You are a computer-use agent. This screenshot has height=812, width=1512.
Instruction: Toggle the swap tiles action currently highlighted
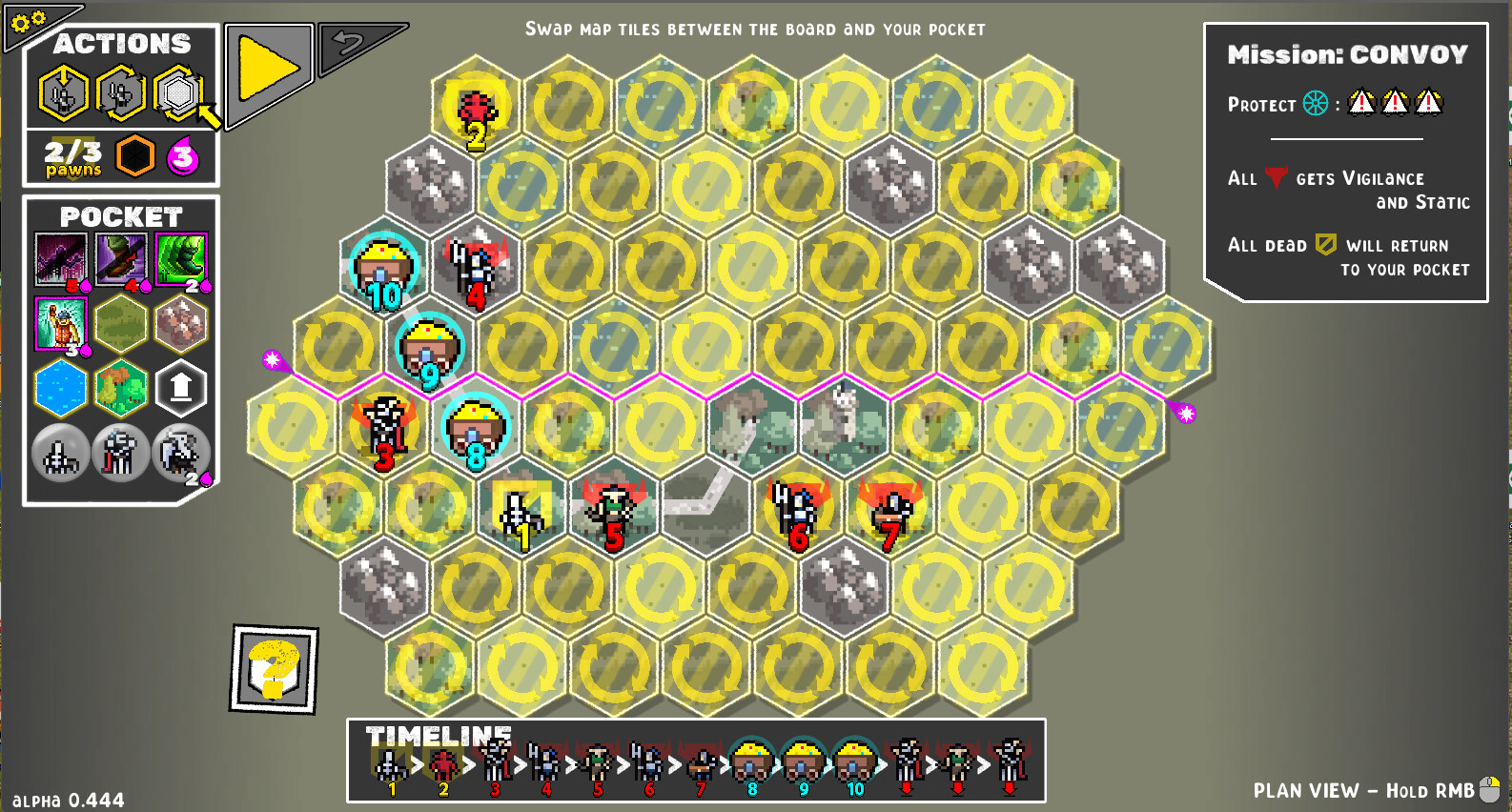pos(180,91)
